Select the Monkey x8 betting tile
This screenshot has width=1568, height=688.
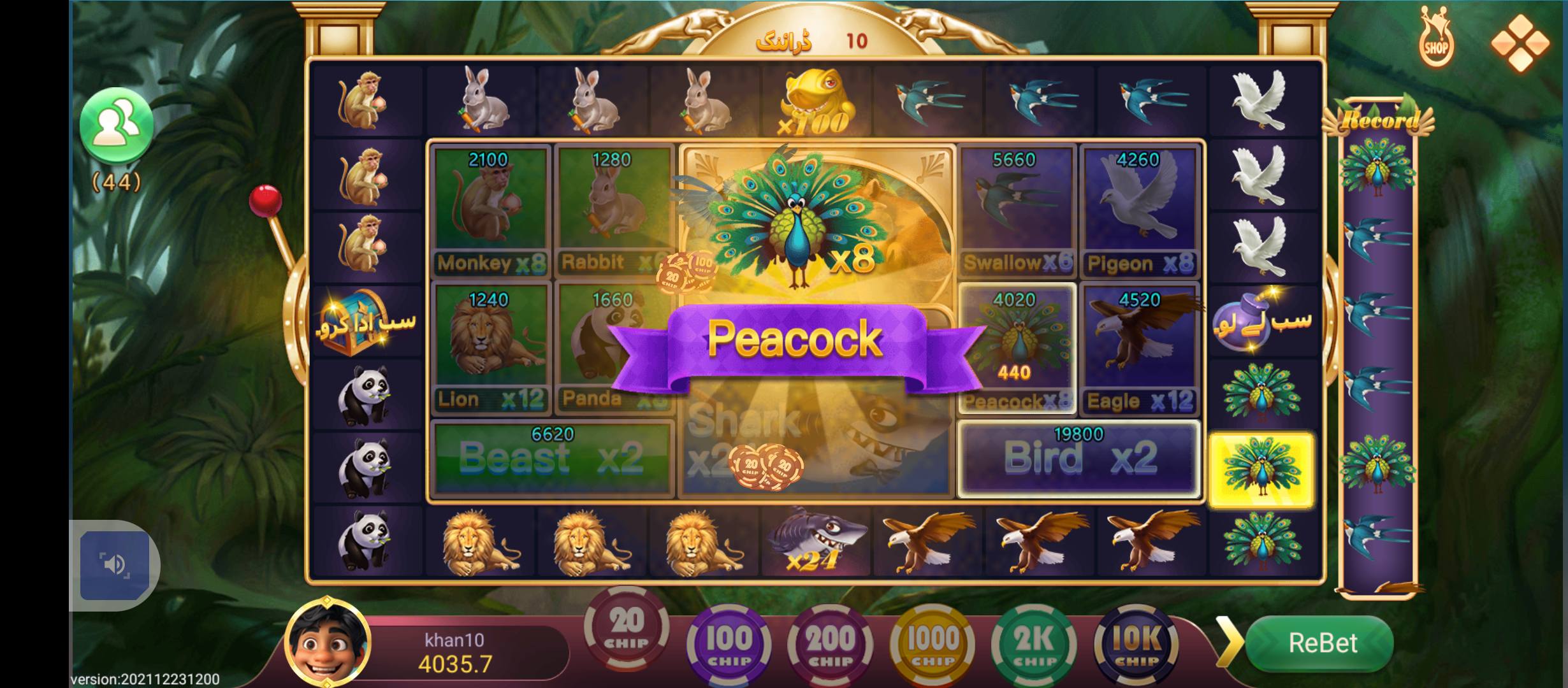coord(491,210)
